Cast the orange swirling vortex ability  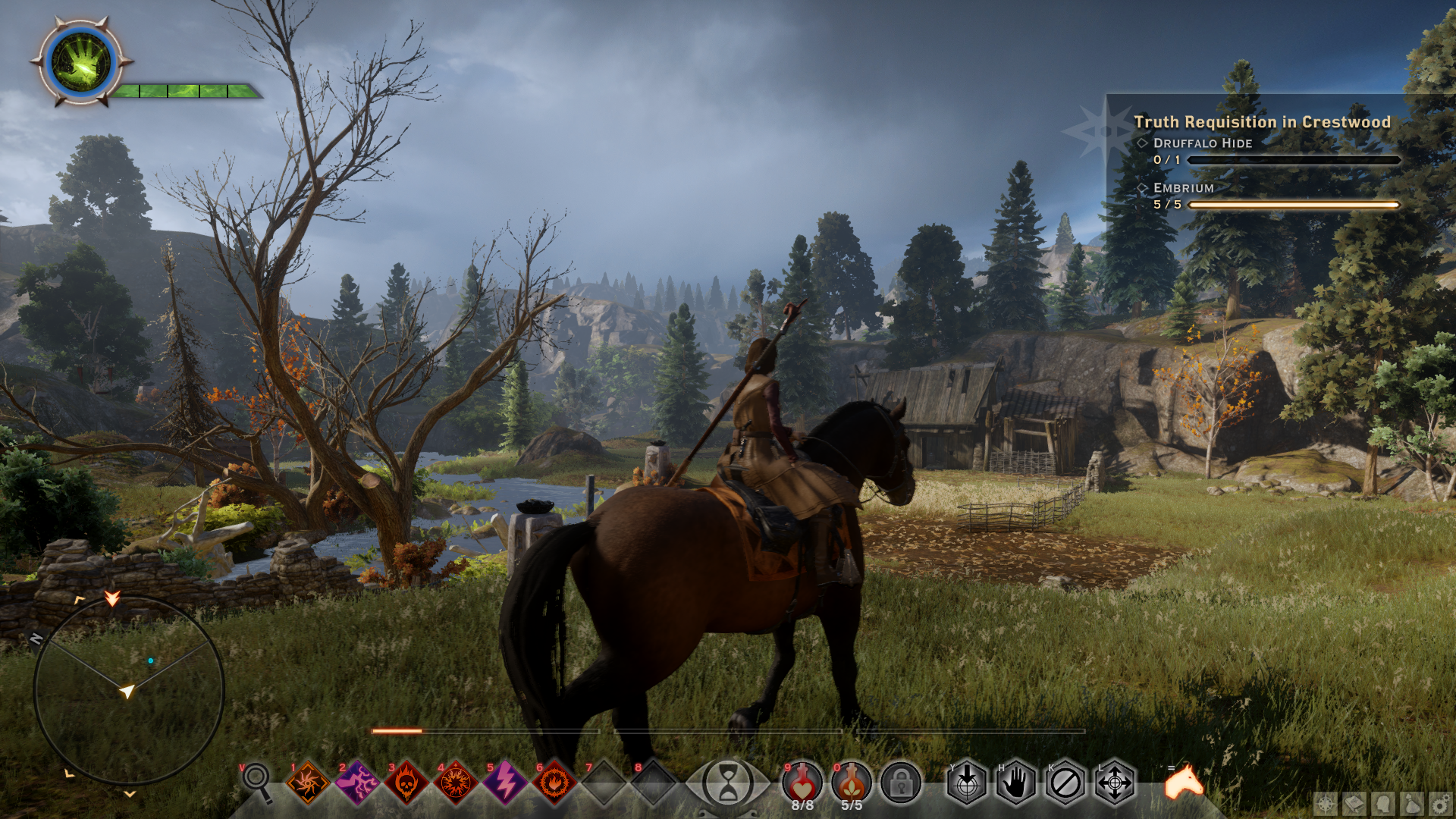coord(308,783)
